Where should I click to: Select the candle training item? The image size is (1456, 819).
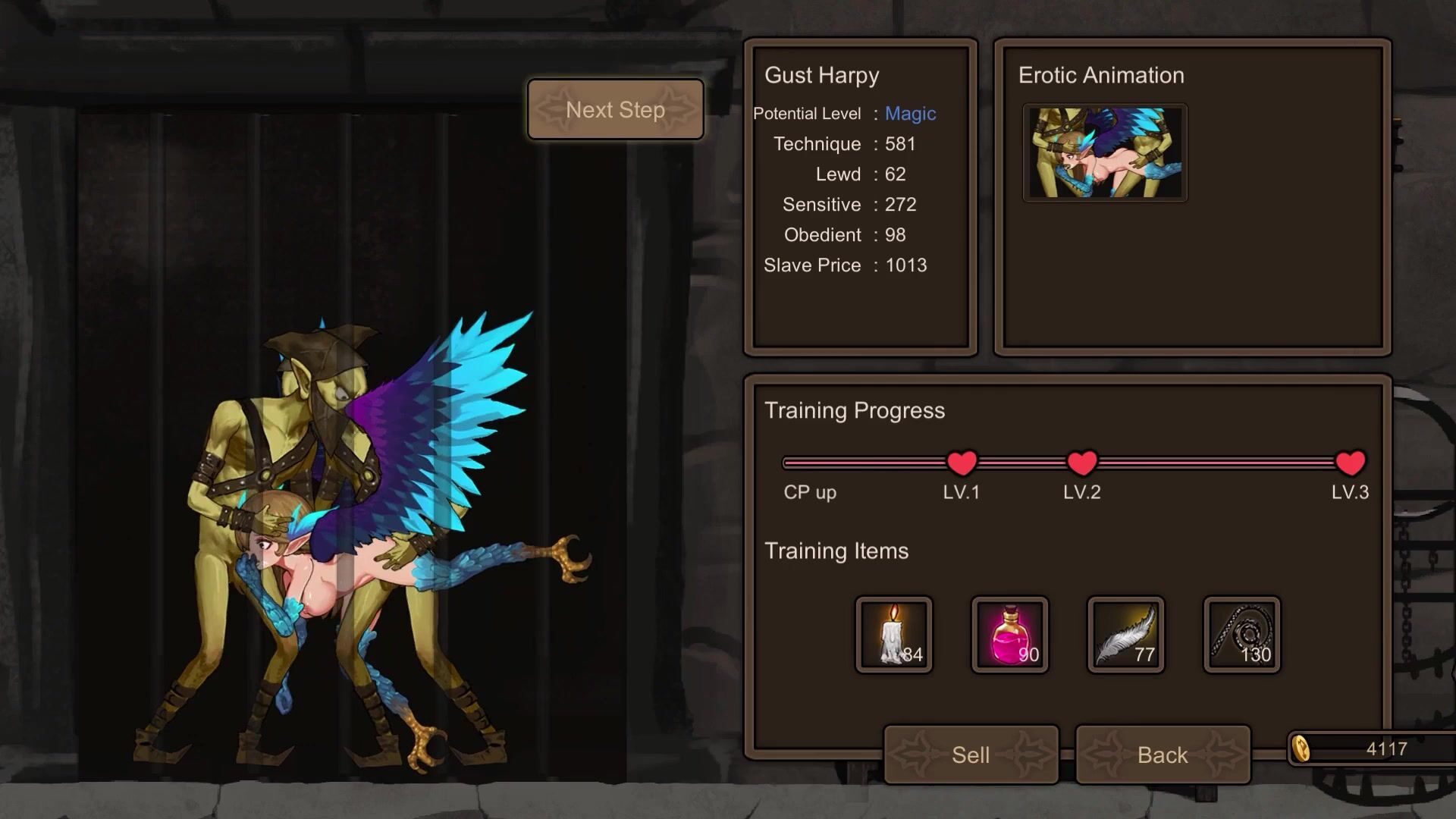pyautogui.click(x=894, y=635)
